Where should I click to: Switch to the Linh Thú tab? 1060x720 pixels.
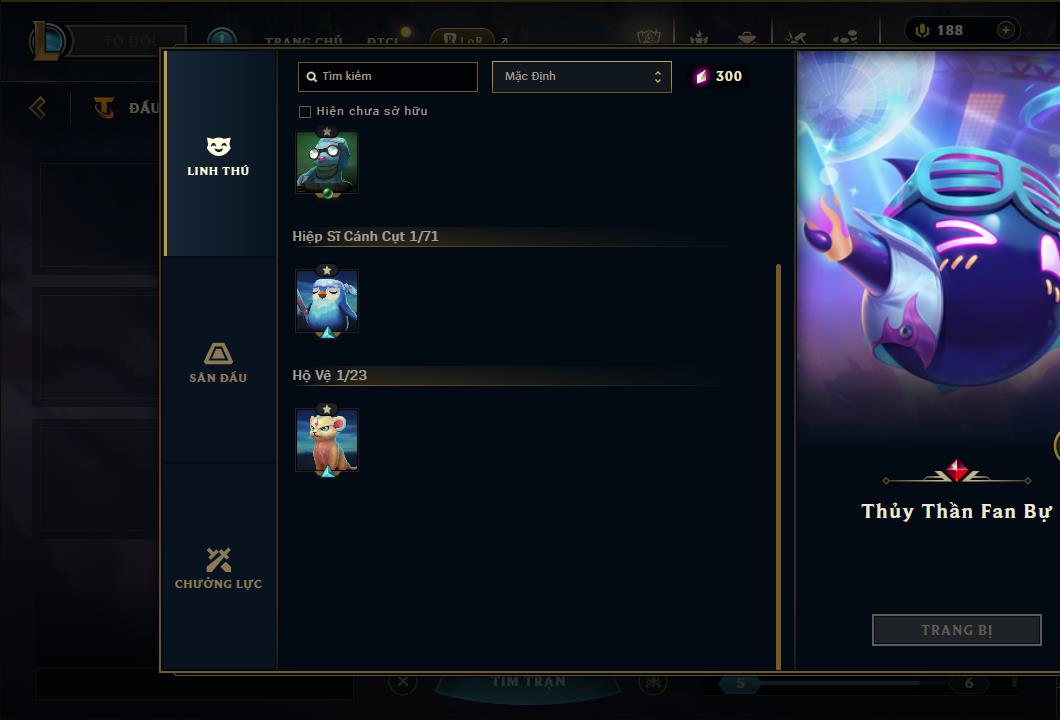218,156
